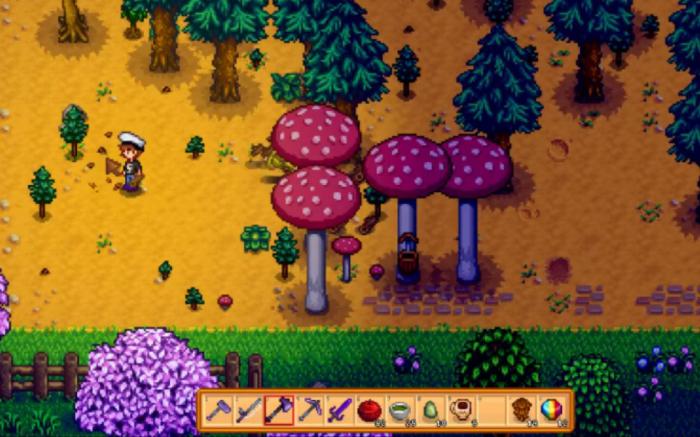This screenshot has width=700, height=437.
Task: Select the brown pine cone slot
Action: point(521,410)
